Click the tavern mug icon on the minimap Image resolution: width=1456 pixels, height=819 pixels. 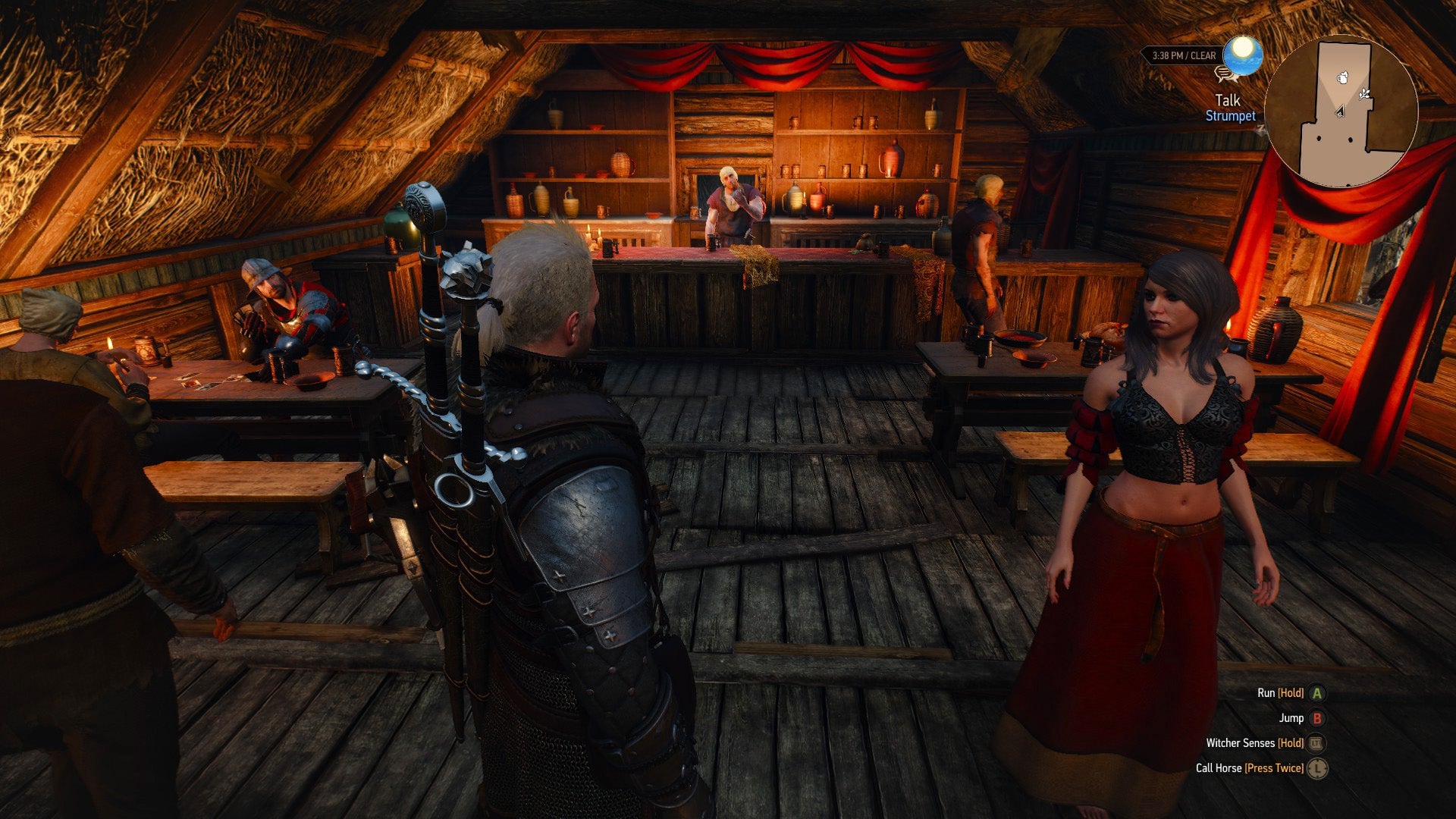1343,78
